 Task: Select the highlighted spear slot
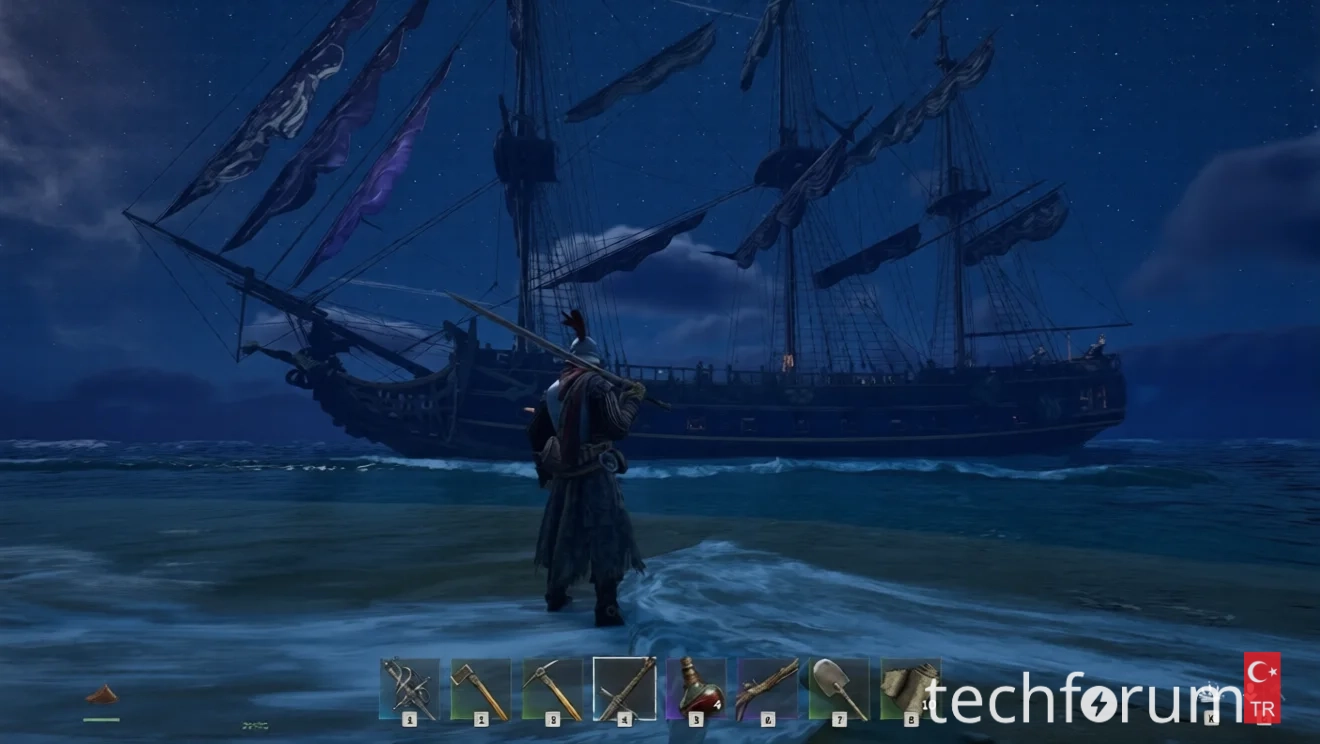[x=625, y=688]
